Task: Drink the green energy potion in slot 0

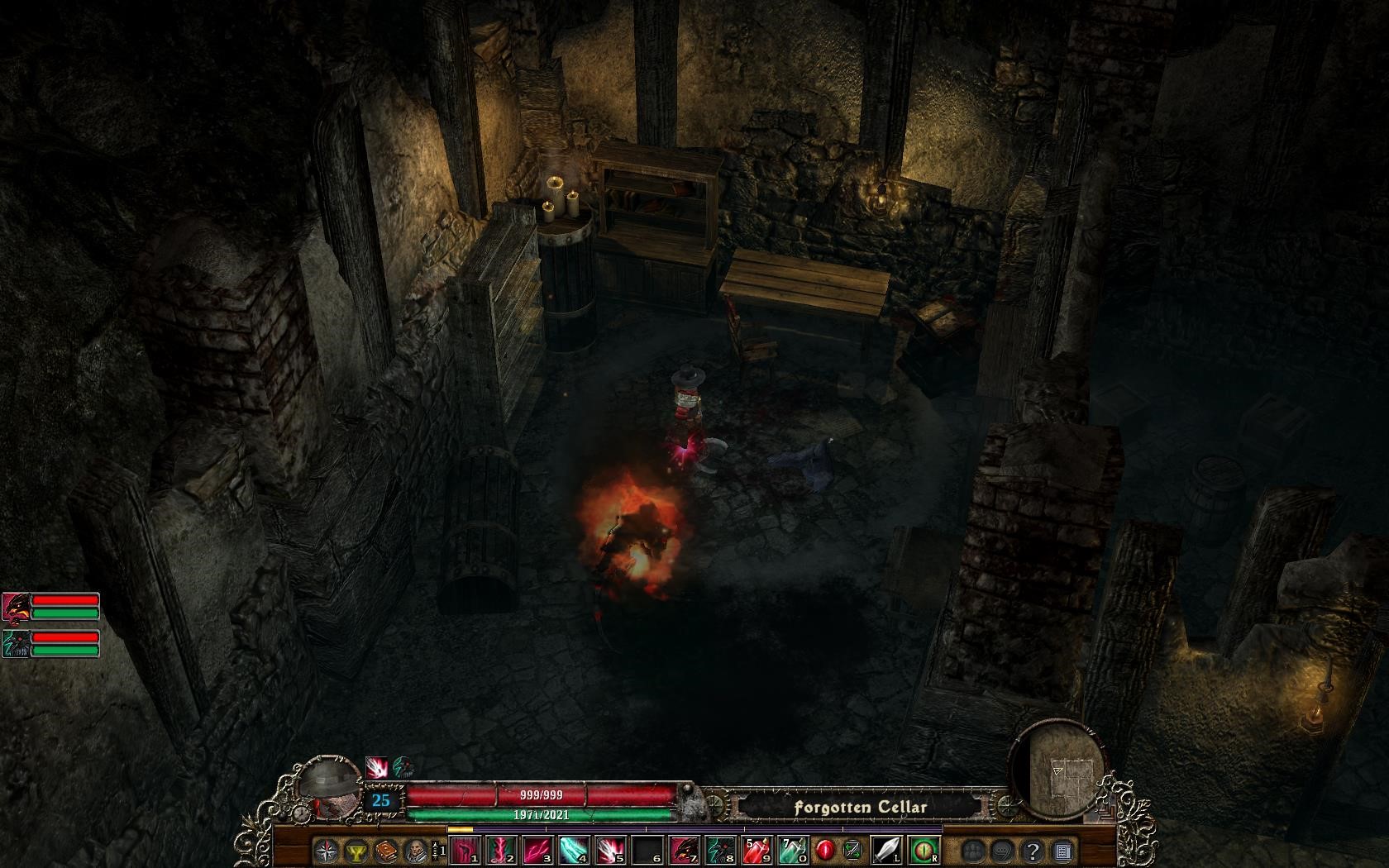Action: coord(792,851)
